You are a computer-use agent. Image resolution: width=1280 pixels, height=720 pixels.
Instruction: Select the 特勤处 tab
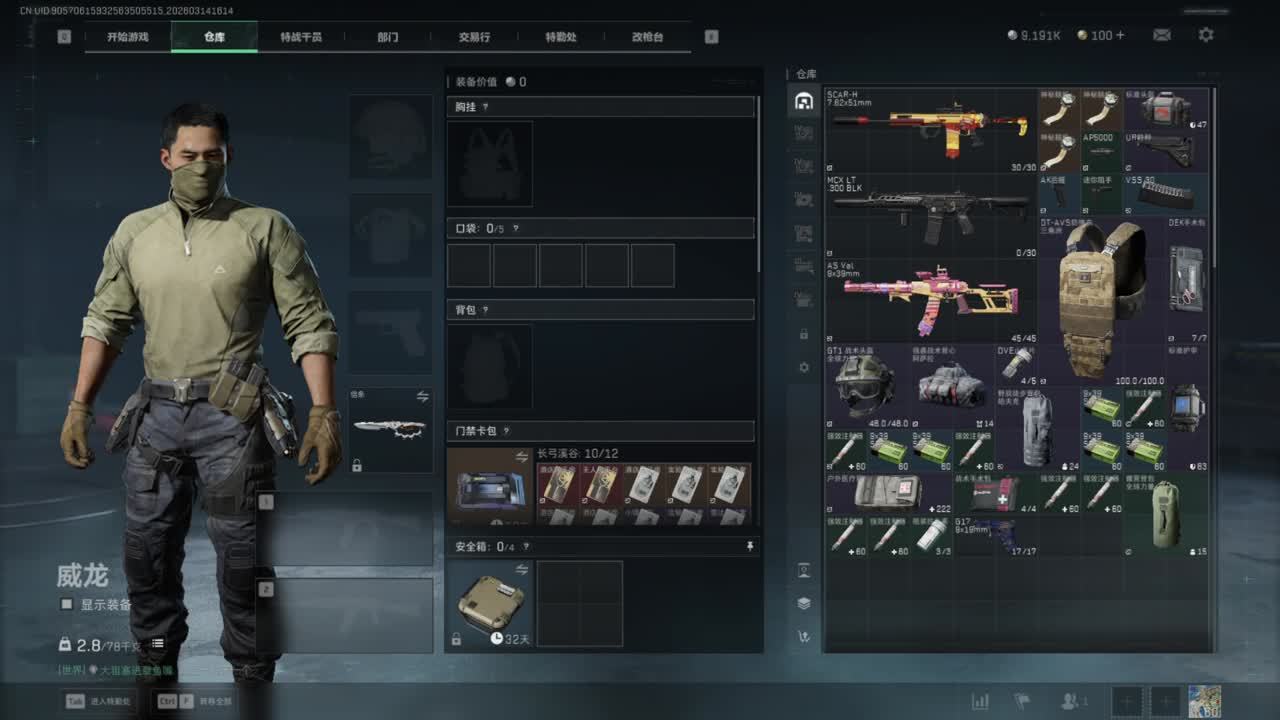coord(561,37)
